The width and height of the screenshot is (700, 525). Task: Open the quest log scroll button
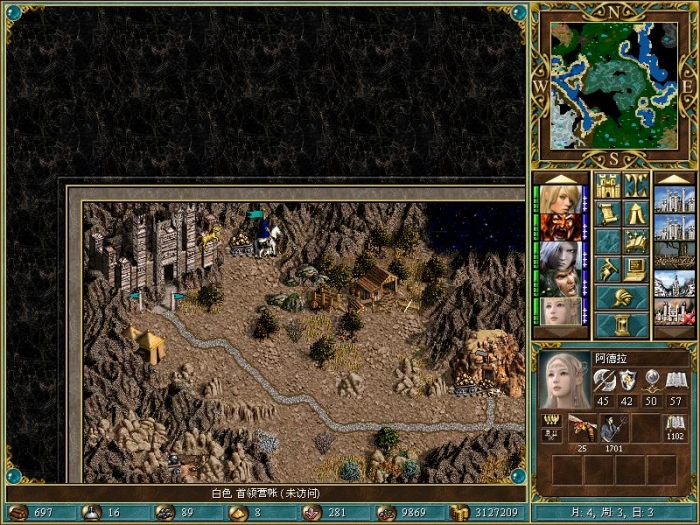pyautogui.click(x=607, y=214)
